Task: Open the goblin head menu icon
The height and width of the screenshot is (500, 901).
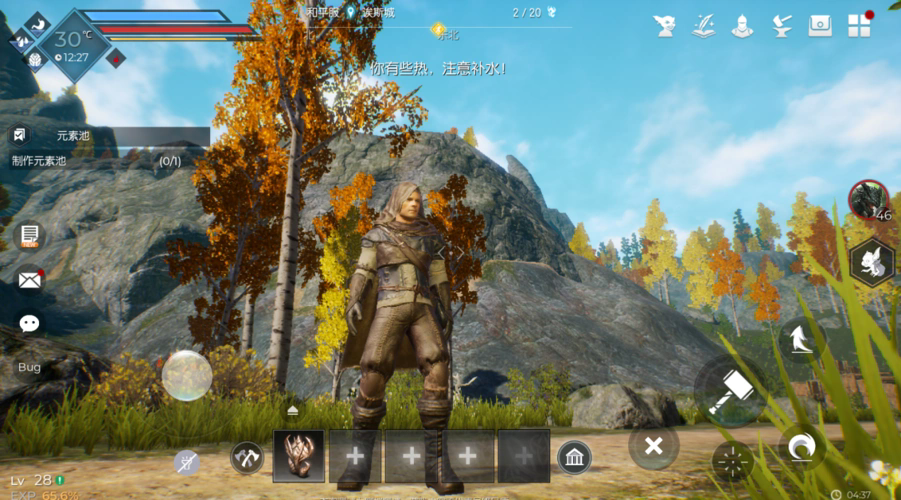Action: [665, 26]
